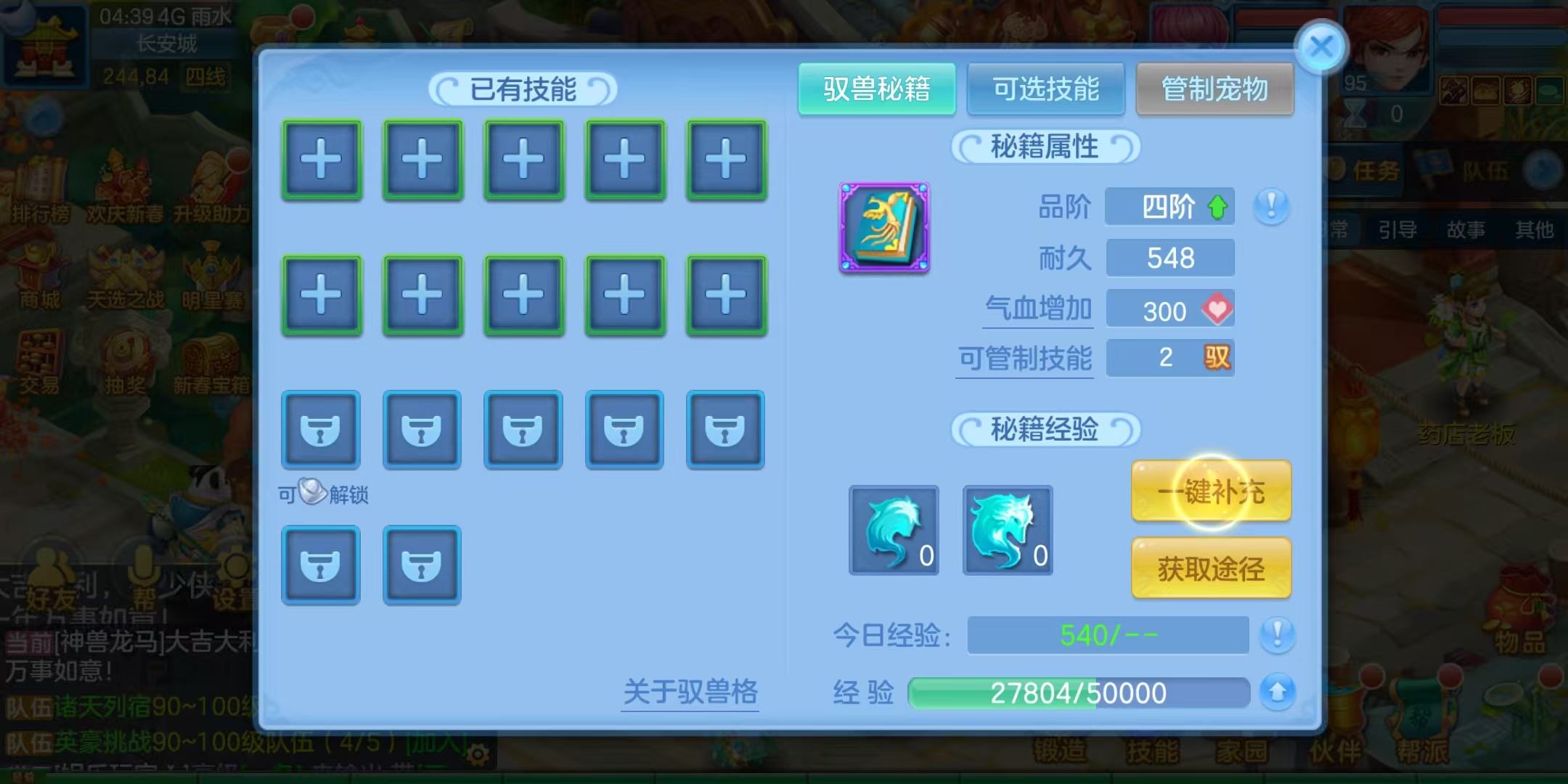1568x784 pixels.
Task: Click an empty plus skill slot
Action: pyautogui.click(x=322, y=160)
